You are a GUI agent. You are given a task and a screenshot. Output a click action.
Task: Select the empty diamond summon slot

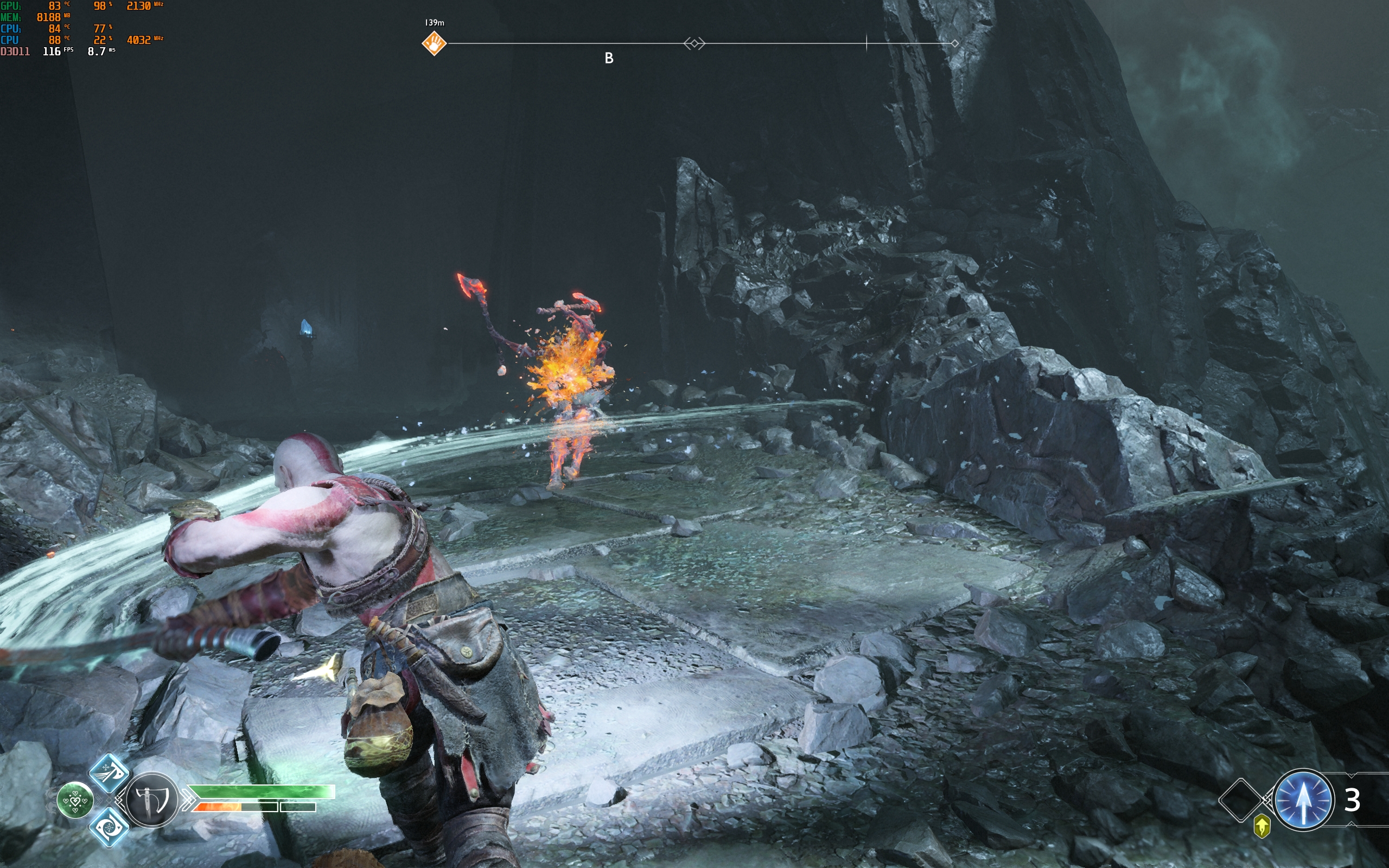(x=1240, y=800)
